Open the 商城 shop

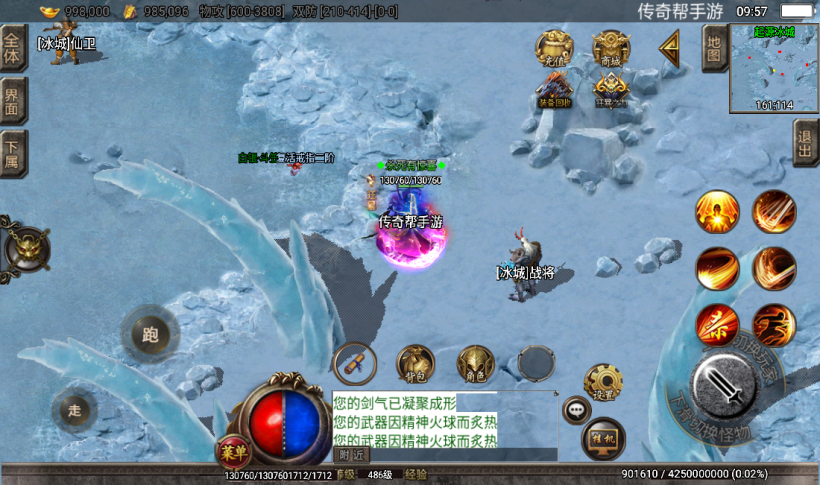pyautogui.click(x=611, y=49)
